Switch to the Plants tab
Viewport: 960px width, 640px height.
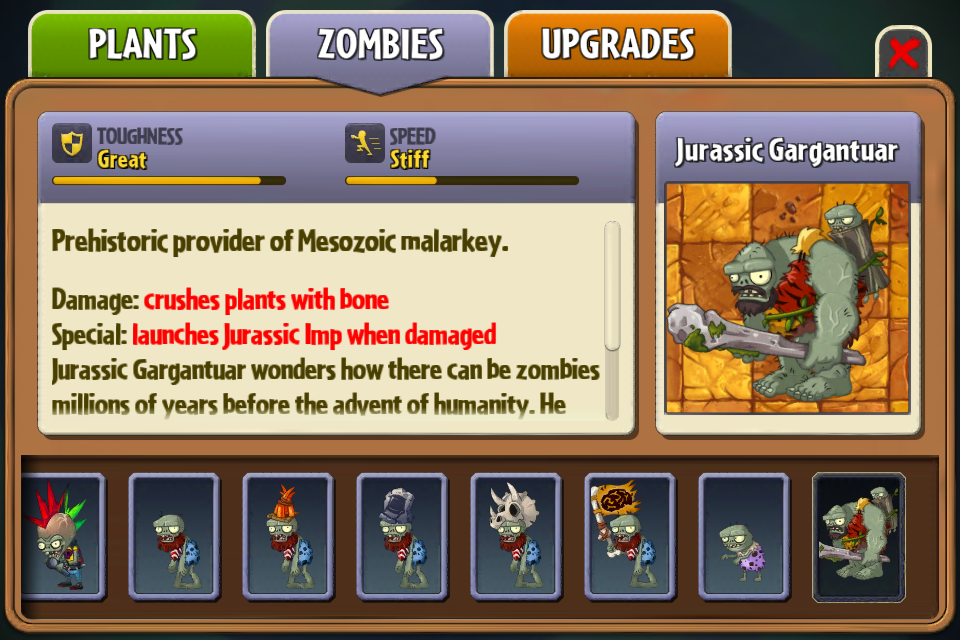pos(142,45)
